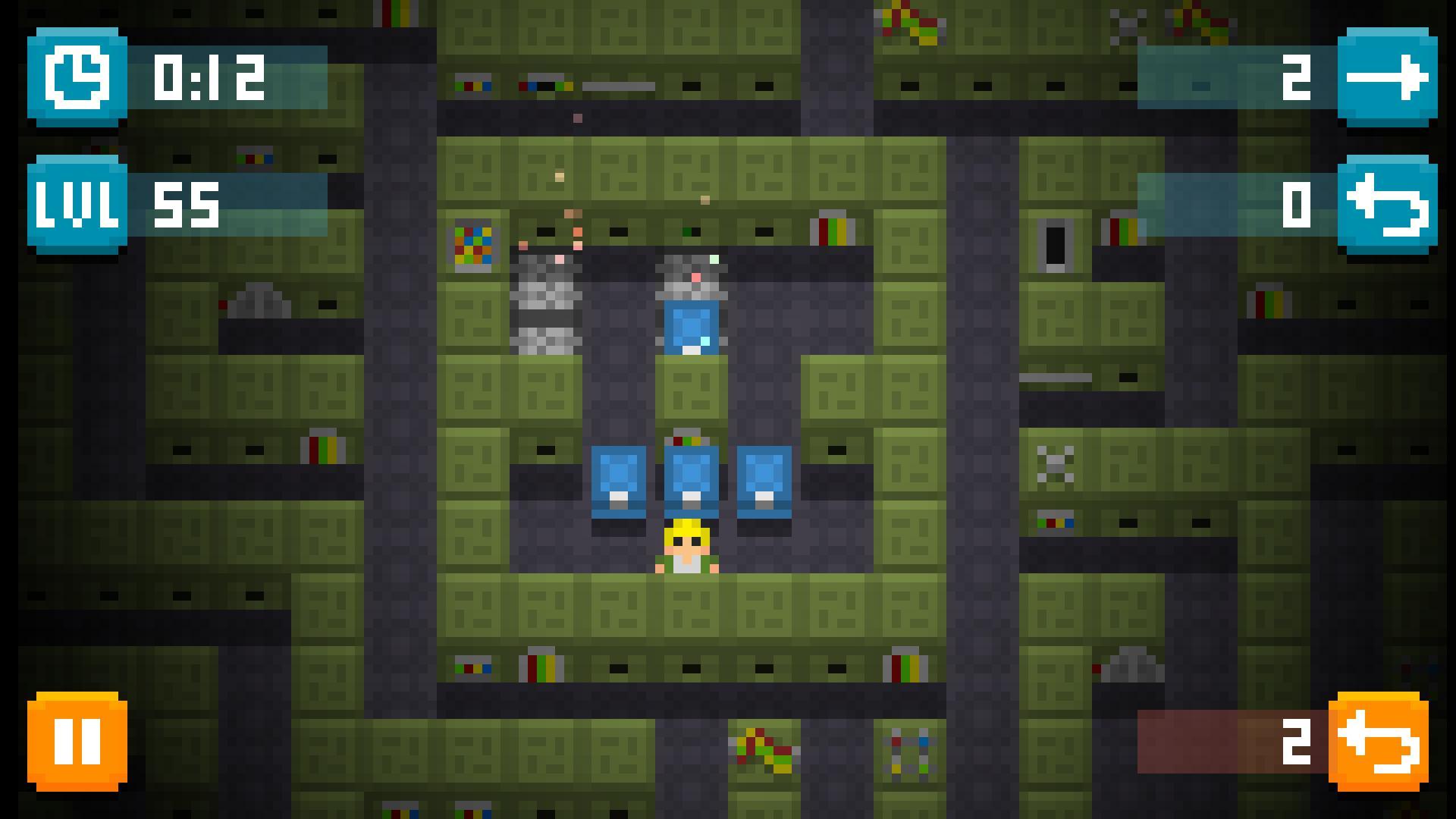Select the LVL badge icon

pos(76,202)
